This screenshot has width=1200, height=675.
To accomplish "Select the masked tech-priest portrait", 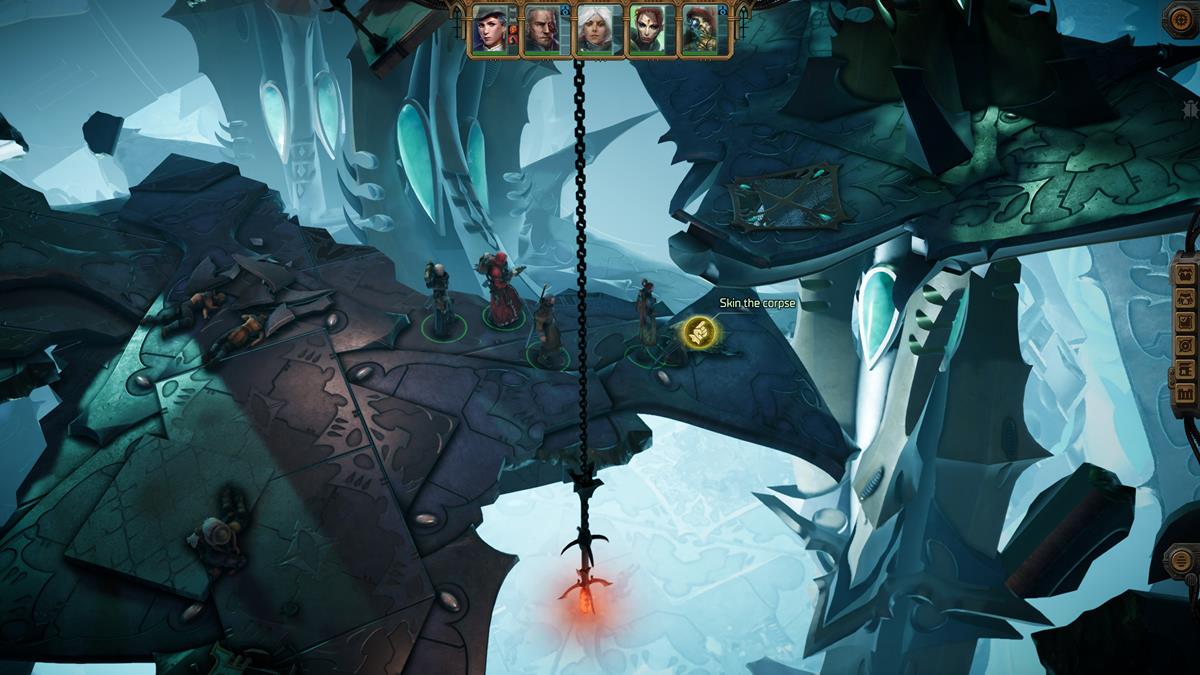I will [698, 30].
